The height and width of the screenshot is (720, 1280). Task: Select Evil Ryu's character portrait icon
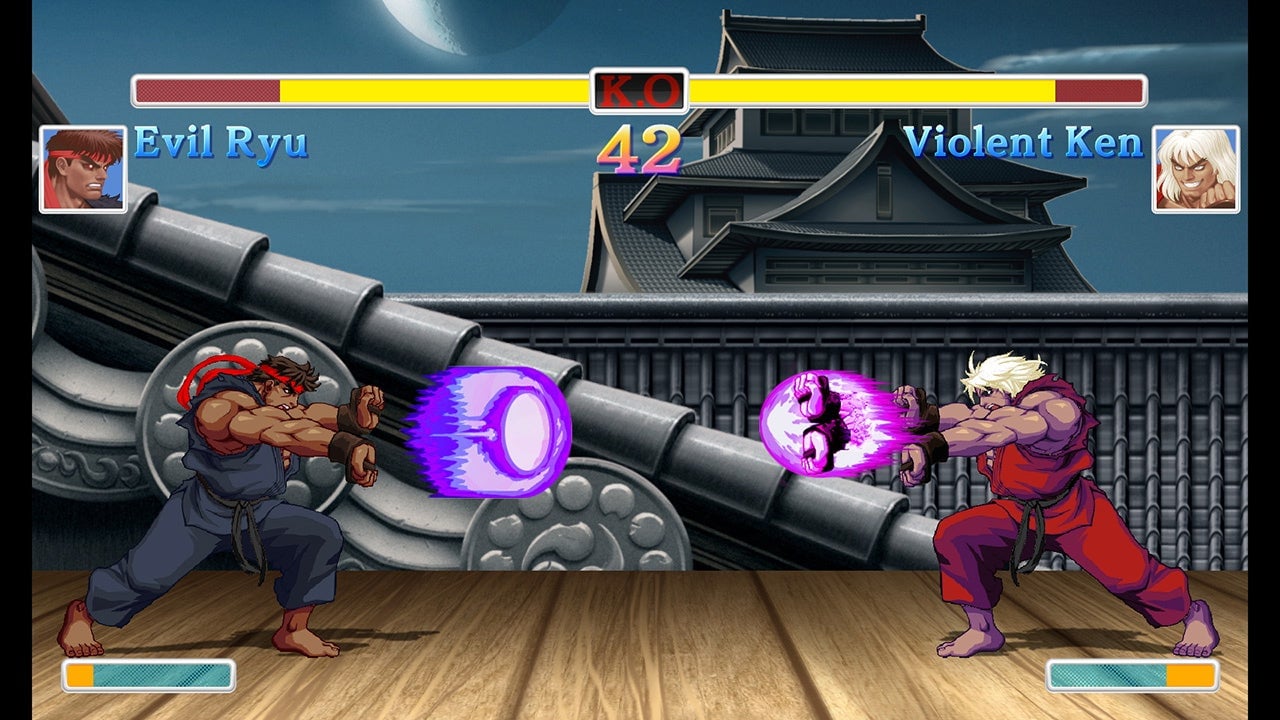80,168
